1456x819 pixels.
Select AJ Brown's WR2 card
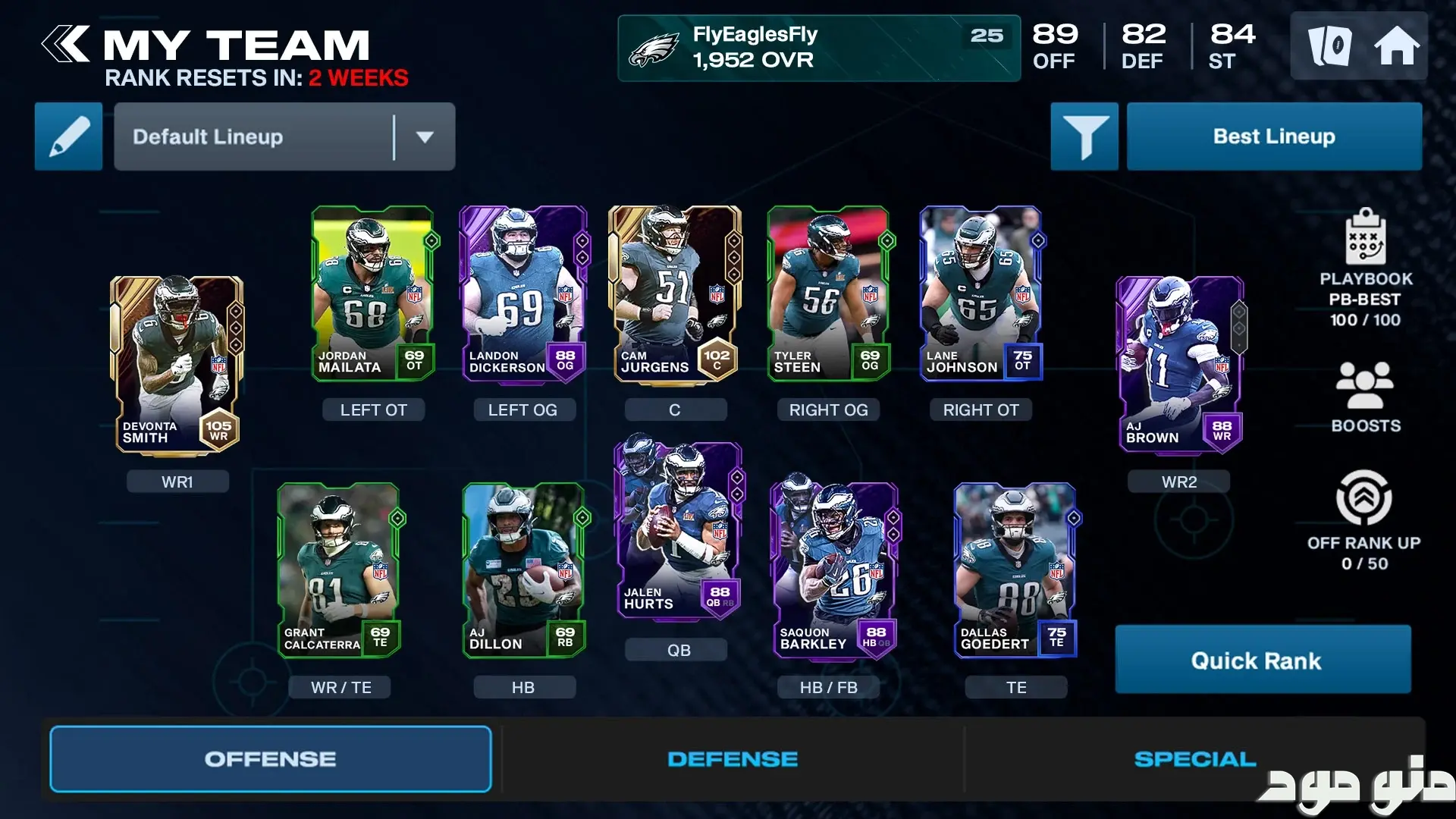(x=1179, y=366)
